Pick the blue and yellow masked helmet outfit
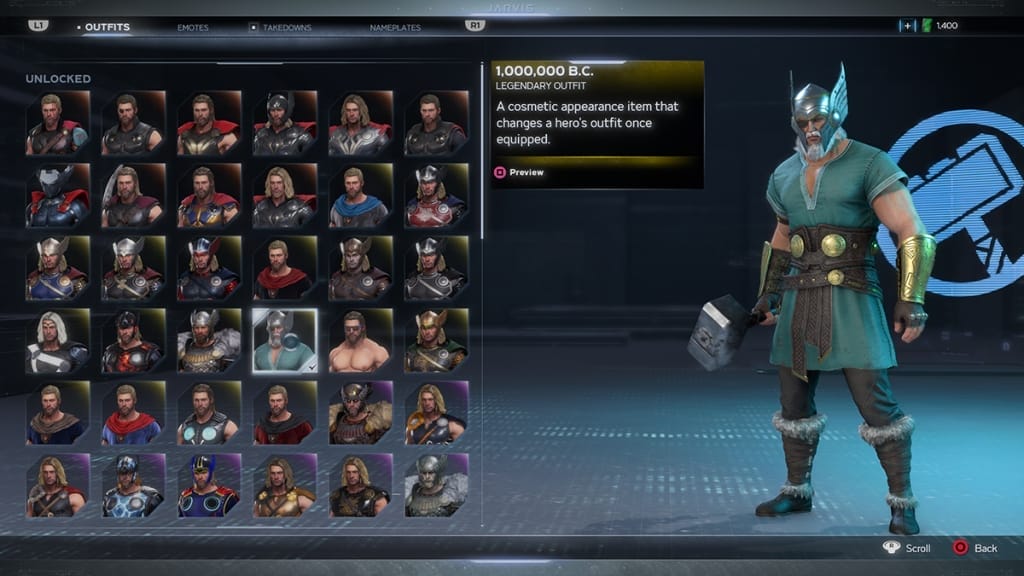The width and height of the screenshot is (1024, 576). pos(209,485)
